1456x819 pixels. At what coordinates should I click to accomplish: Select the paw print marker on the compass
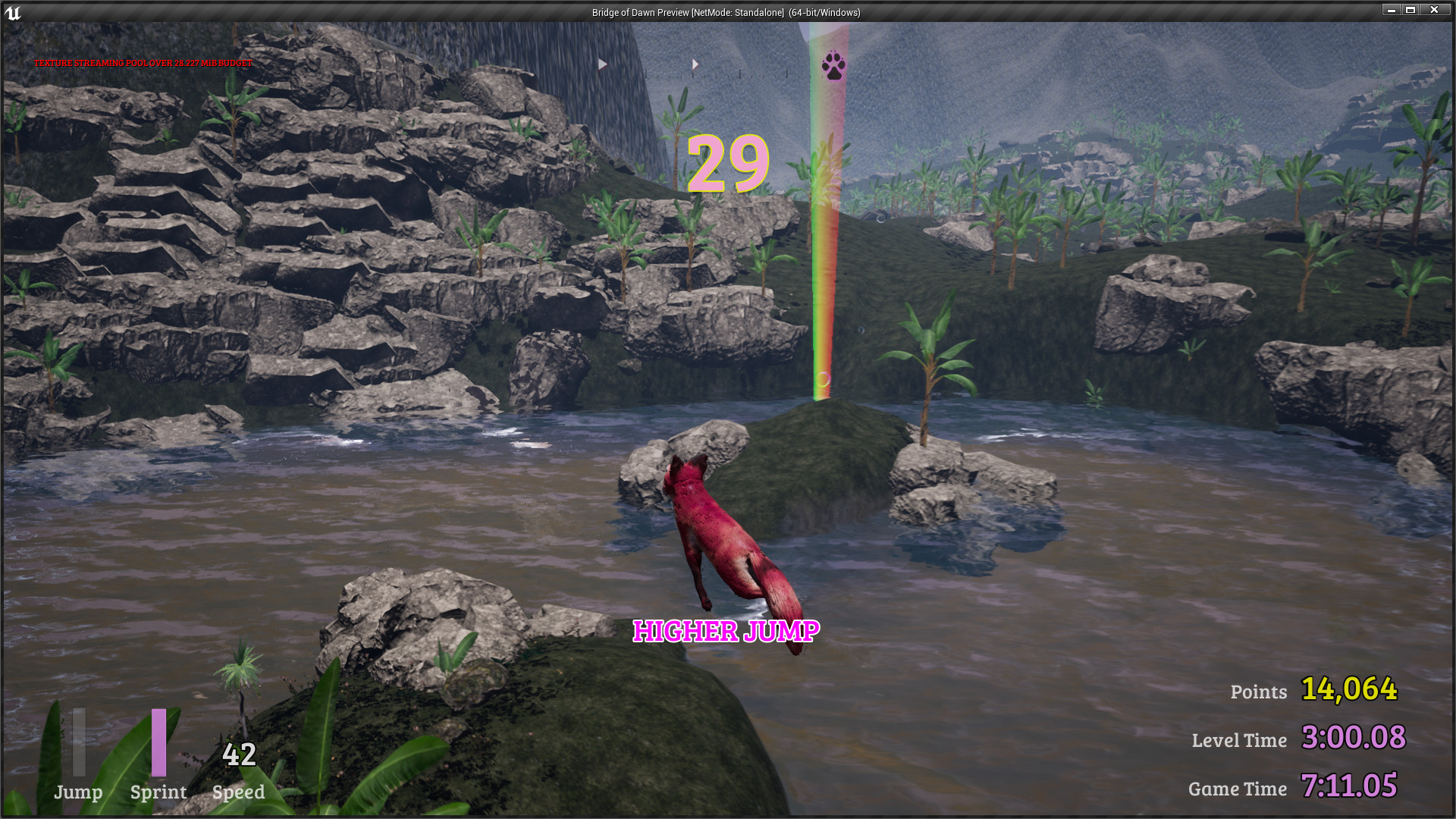(x=835, y=67)
